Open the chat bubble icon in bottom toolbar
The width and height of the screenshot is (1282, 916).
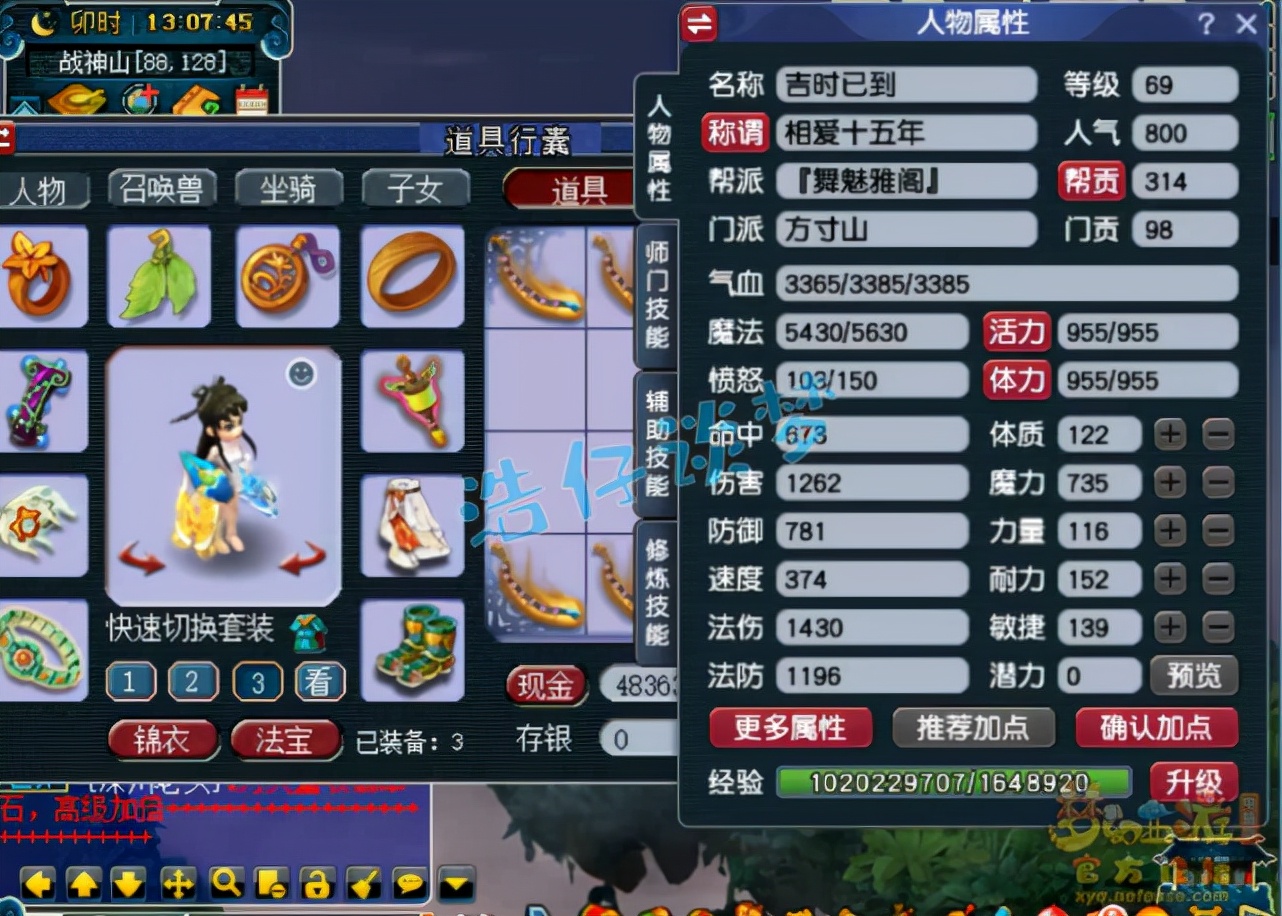[405, 884]
